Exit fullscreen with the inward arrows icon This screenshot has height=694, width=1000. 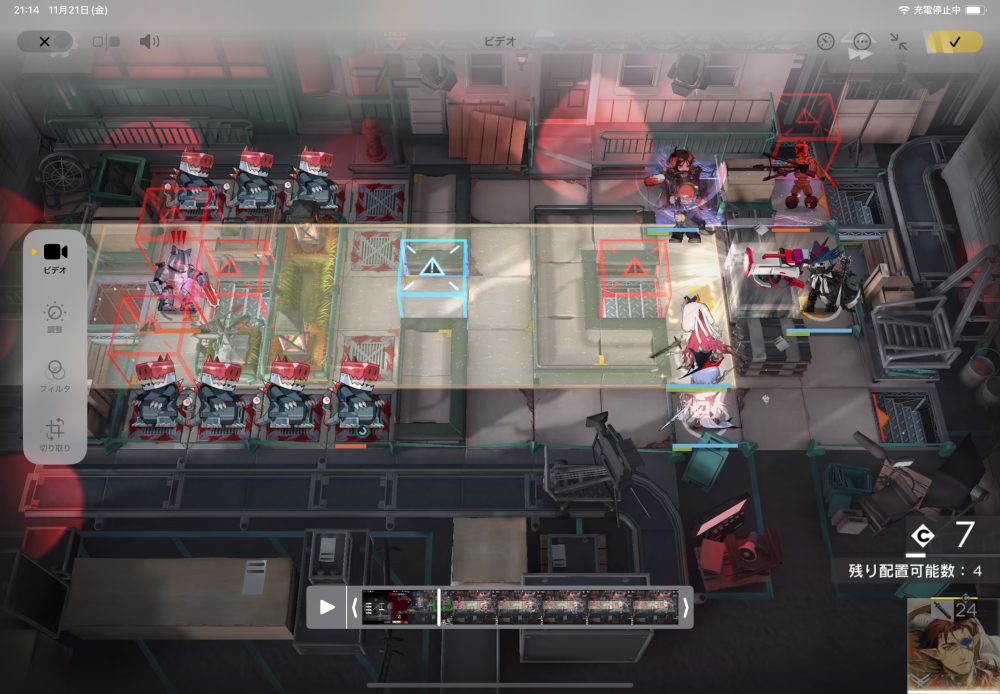click(x=898, y=42)
